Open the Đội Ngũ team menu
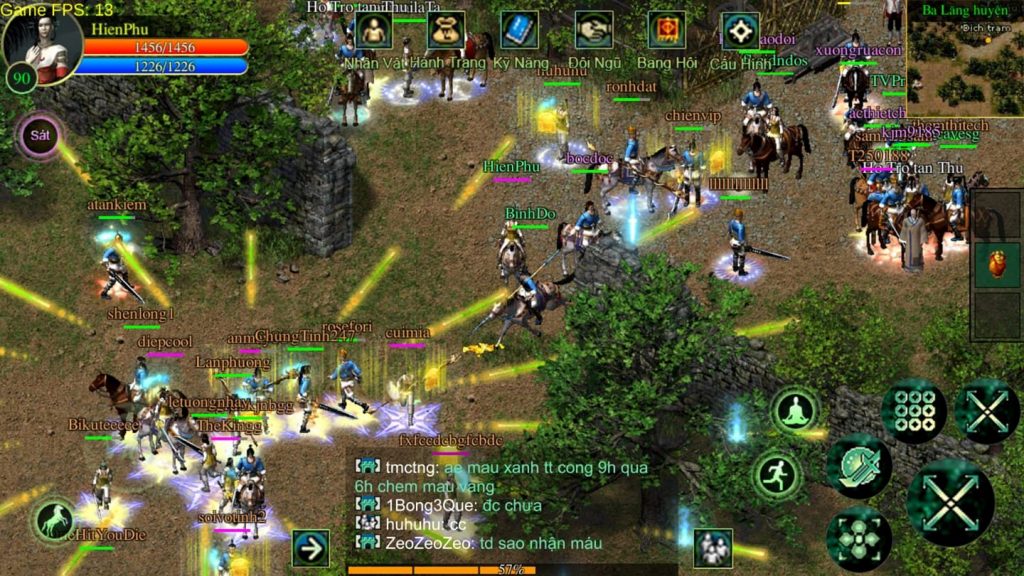 click(x=593, y=31)
